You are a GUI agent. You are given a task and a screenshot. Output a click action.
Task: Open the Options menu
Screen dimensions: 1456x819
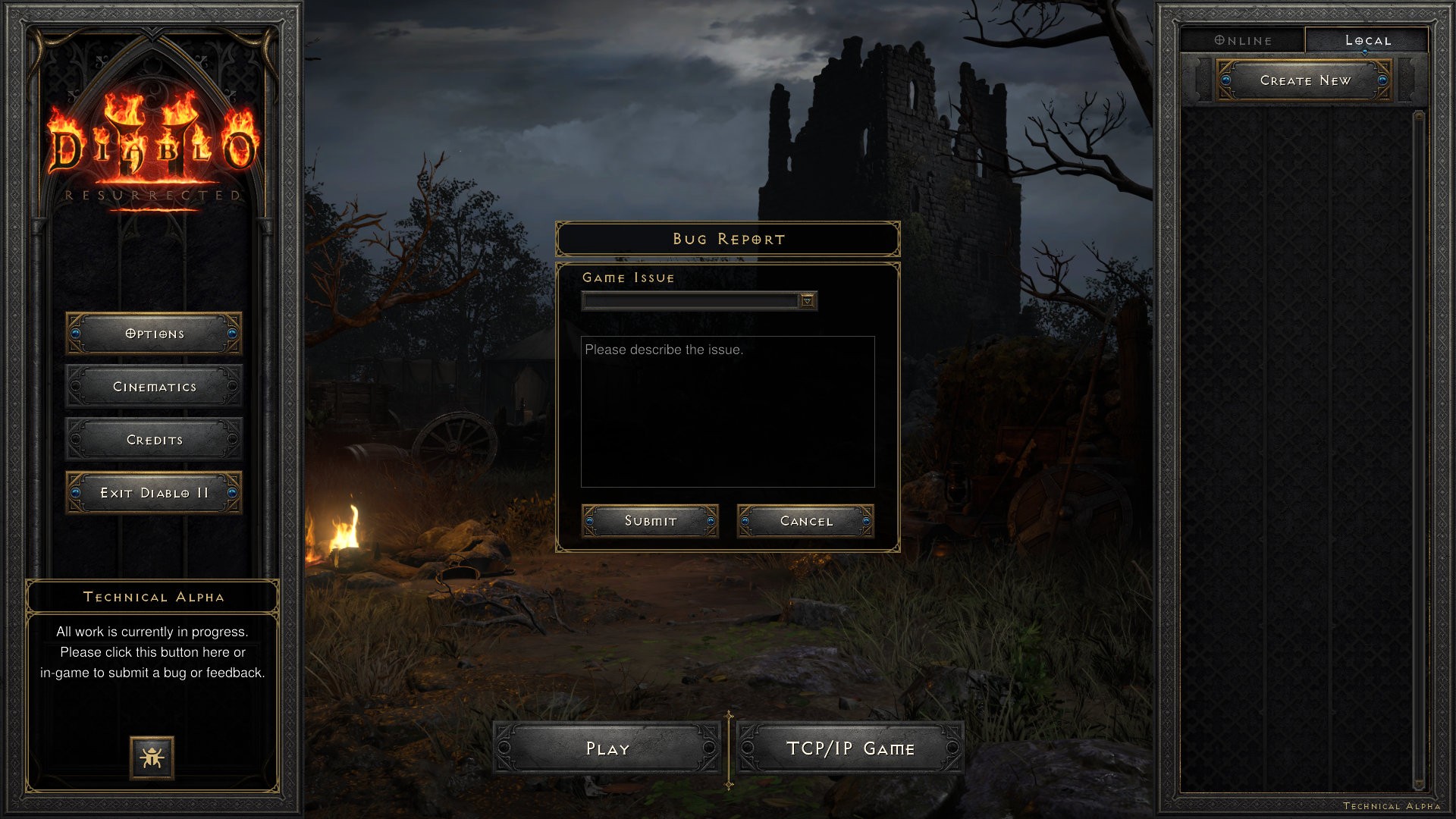[x=154, y=334]
